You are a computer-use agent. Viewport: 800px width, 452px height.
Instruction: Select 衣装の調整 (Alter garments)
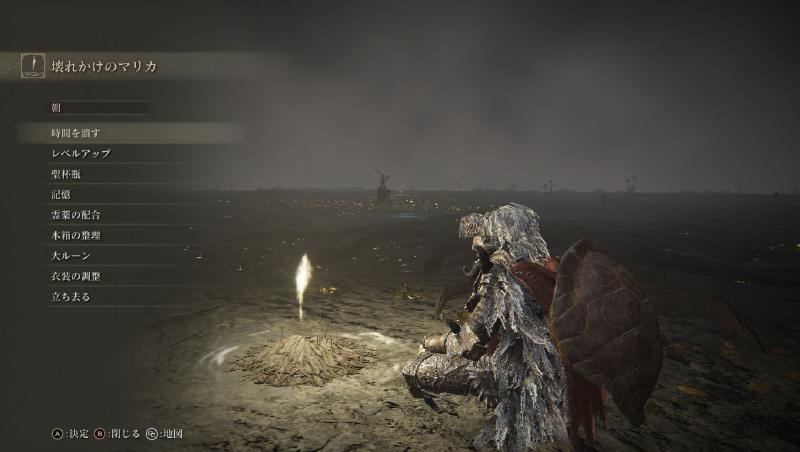[x=76, y=276]
